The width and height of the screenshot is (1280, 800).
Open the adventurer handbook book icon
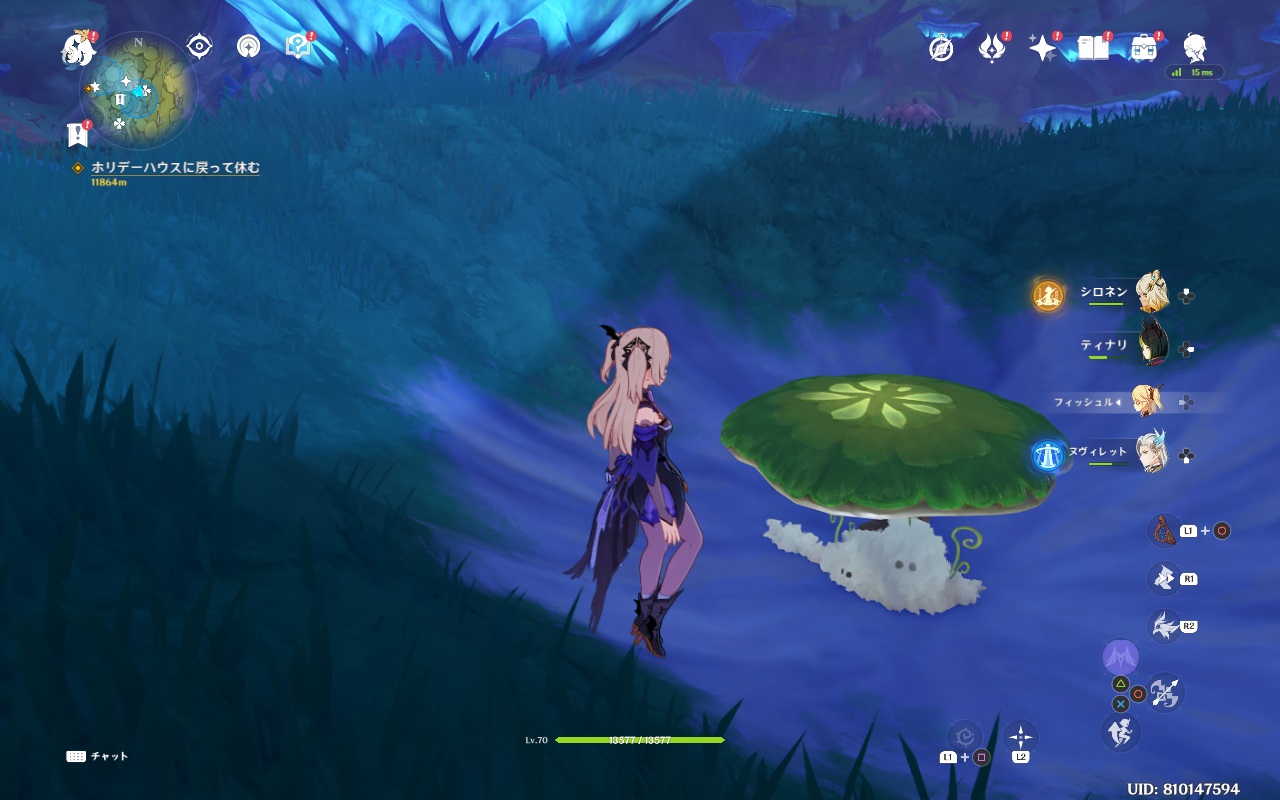1092,48
